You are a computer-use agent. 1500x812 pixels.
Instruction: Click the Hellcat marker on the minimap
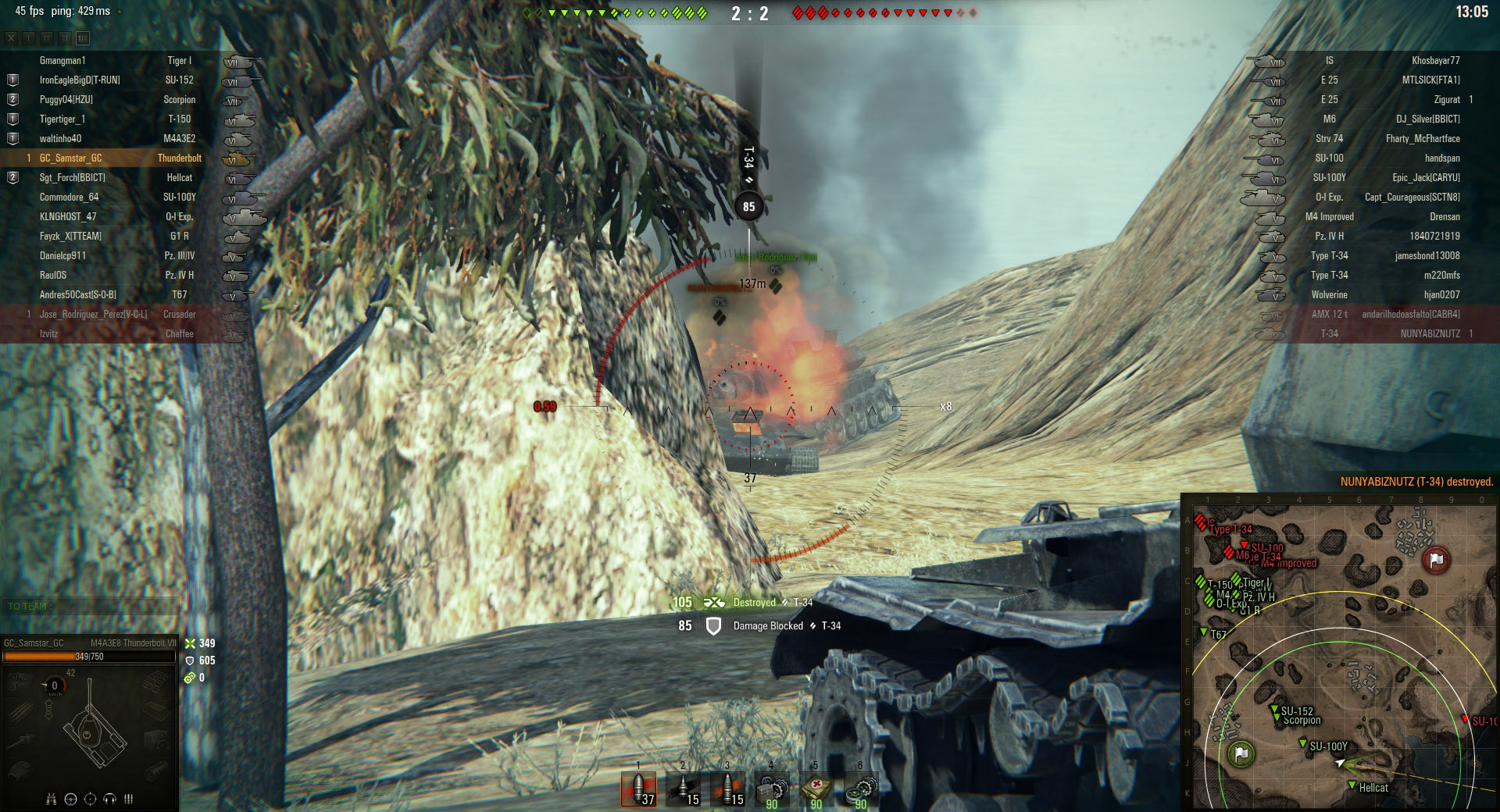(1352, 785)
